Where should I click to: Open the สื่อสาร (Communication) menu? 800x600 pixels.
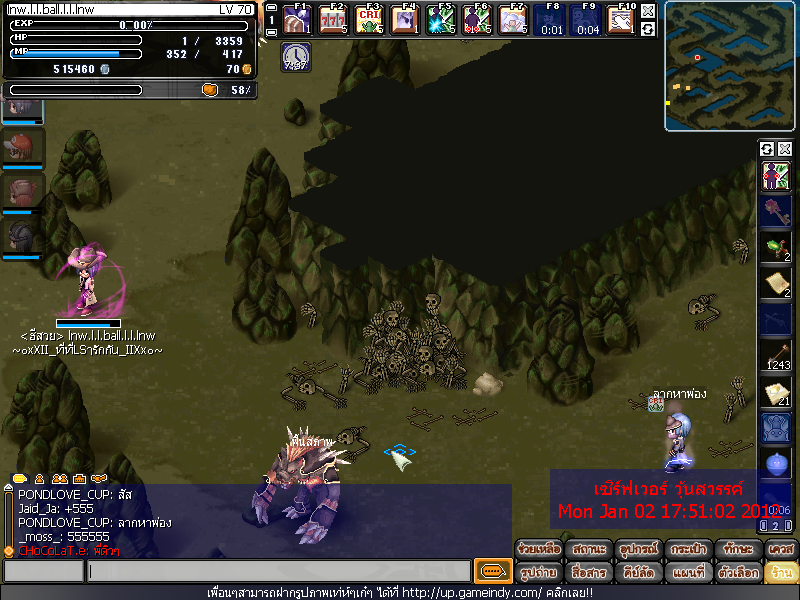coord(588,573)
